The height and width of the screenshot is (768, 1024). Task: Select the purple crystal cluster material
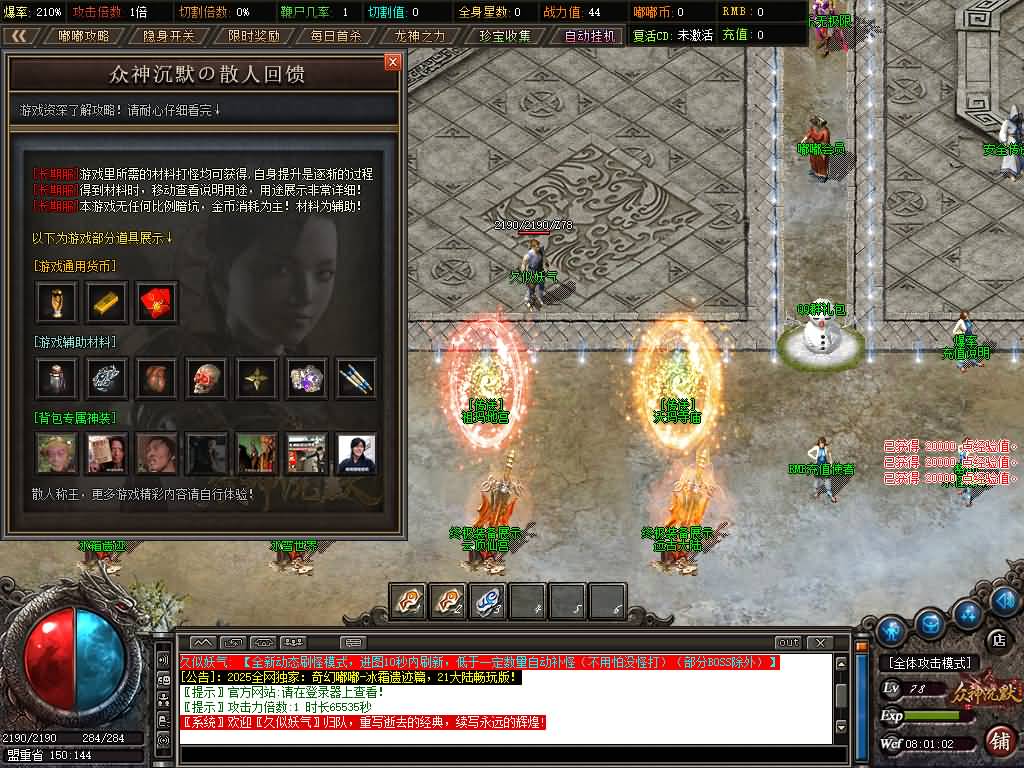tap(306, 377)
